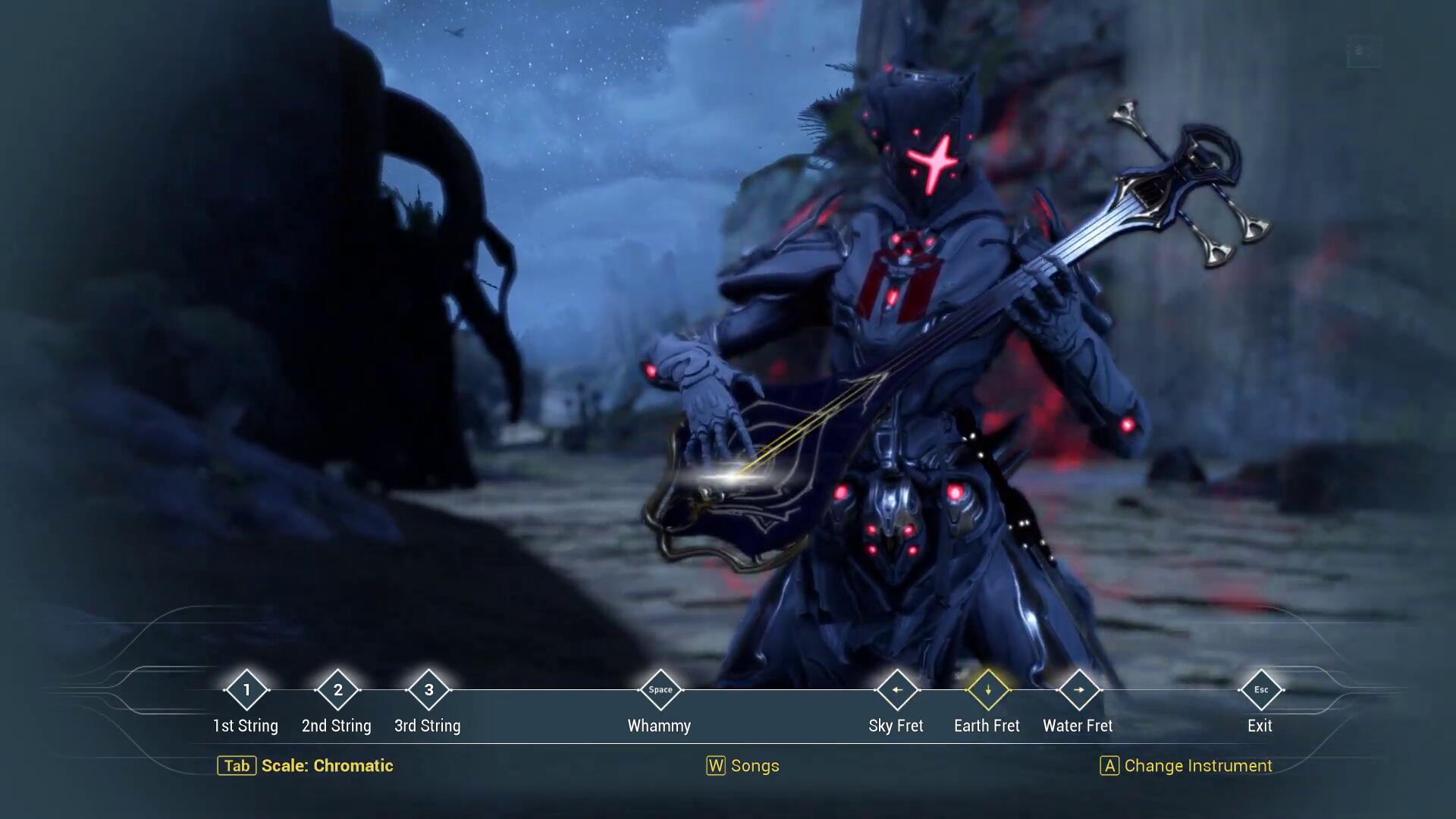Choose the highlighted Earth Fret
Screen dimensions: 1456x819
pyautogui.click(x=987, y=690)
